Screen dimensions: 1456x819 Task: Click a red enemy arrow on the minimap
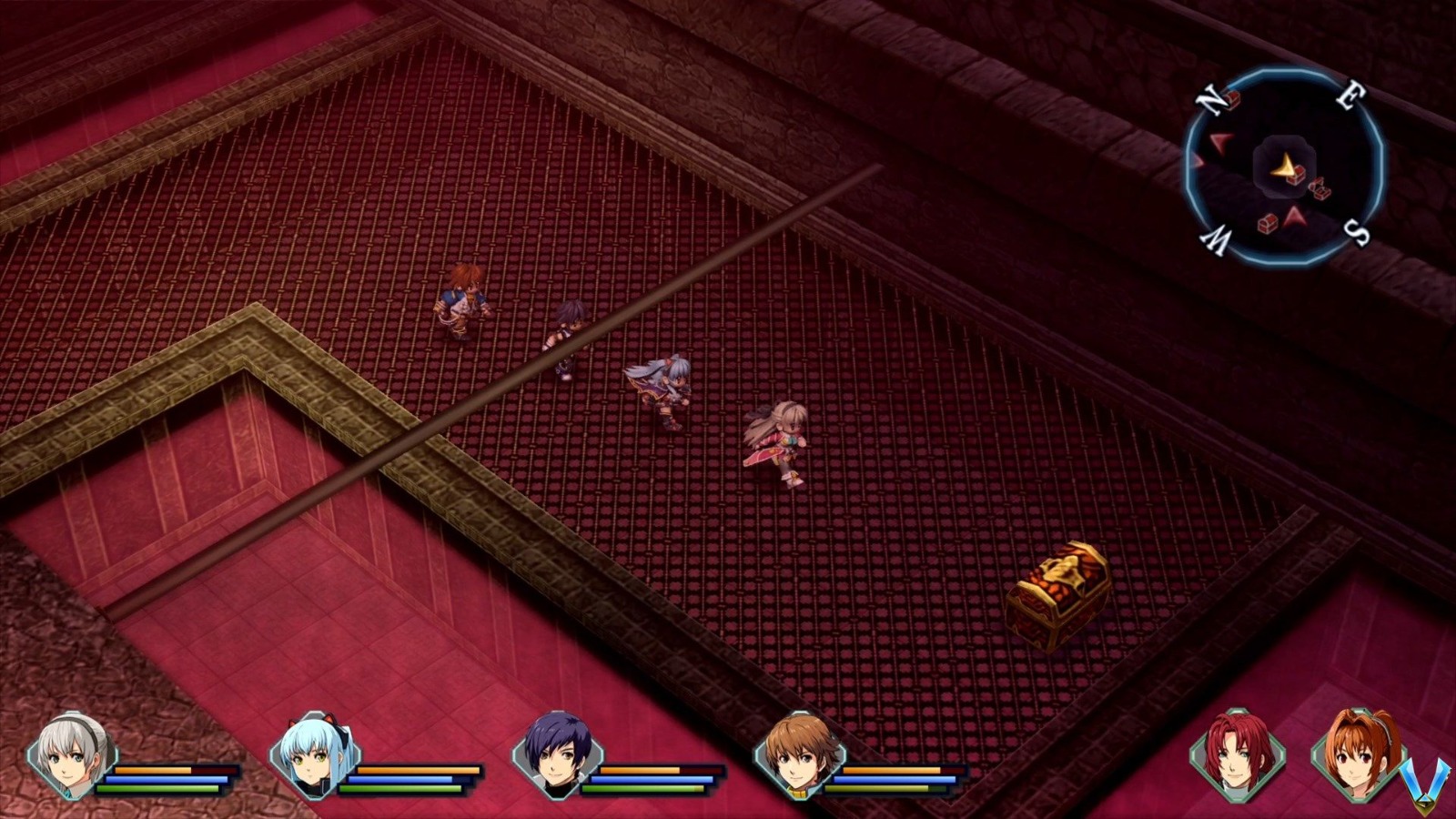point(1219,141)
